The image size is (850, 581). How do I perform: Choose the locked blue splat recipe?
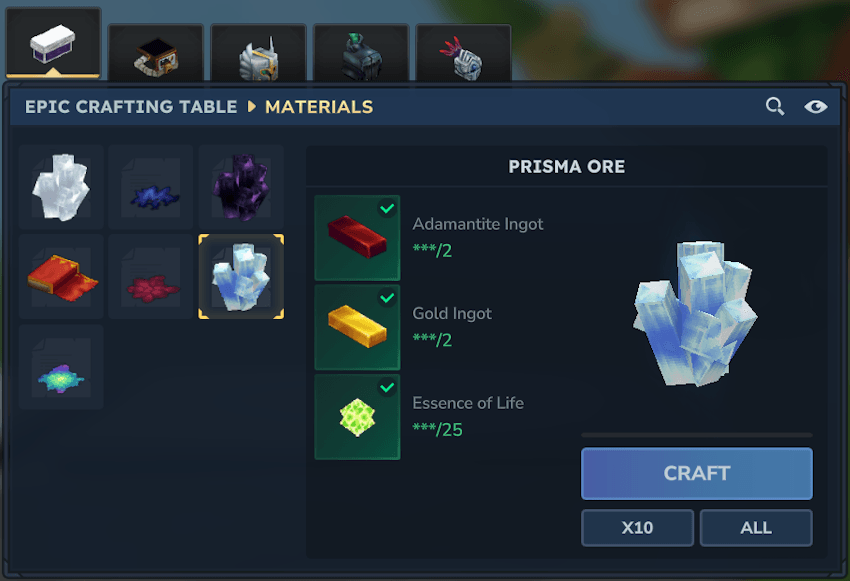coord(151,187)
